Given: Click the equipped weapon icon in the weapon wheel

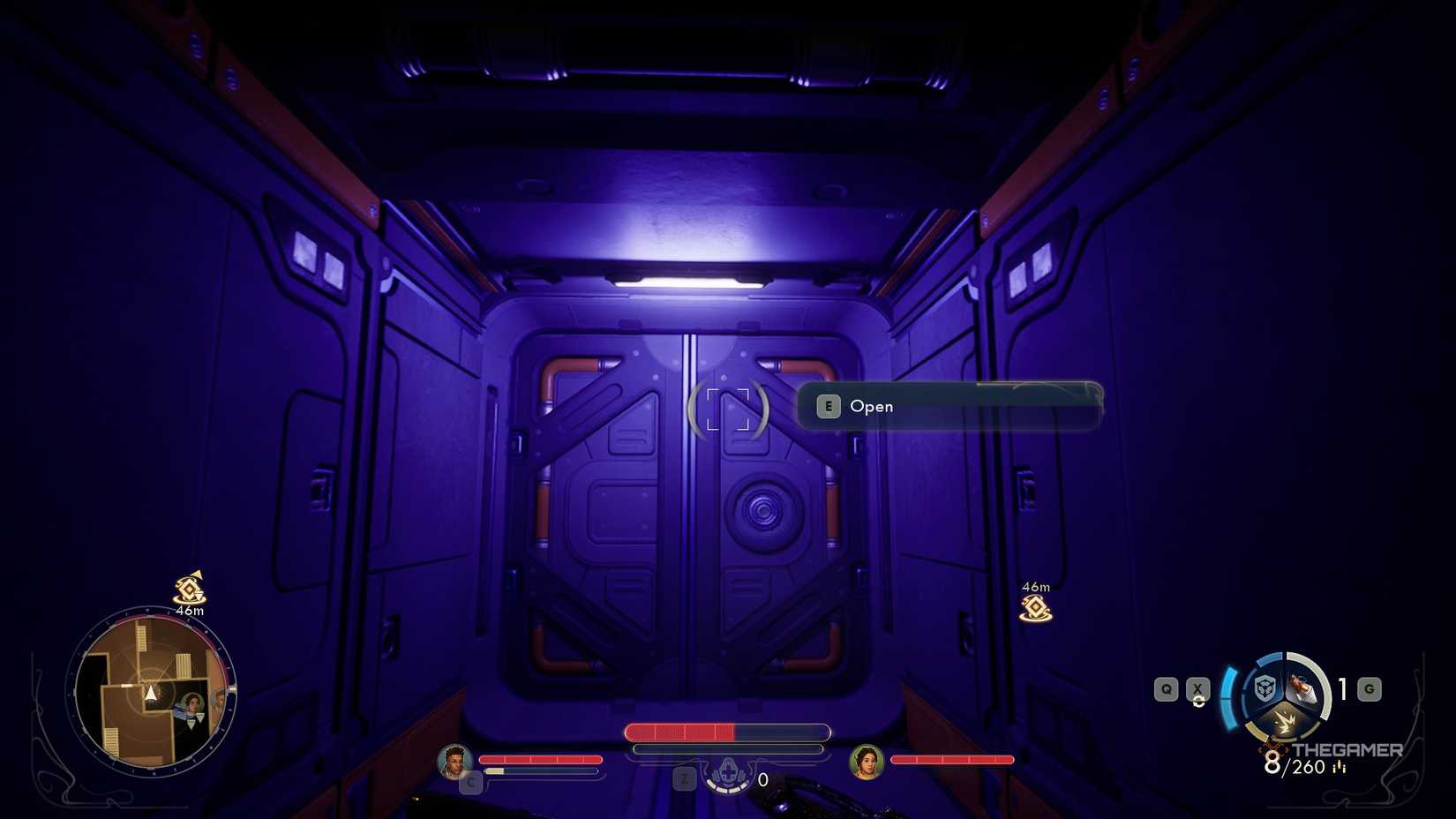Looking at the screenshot, I should 1302,687.
